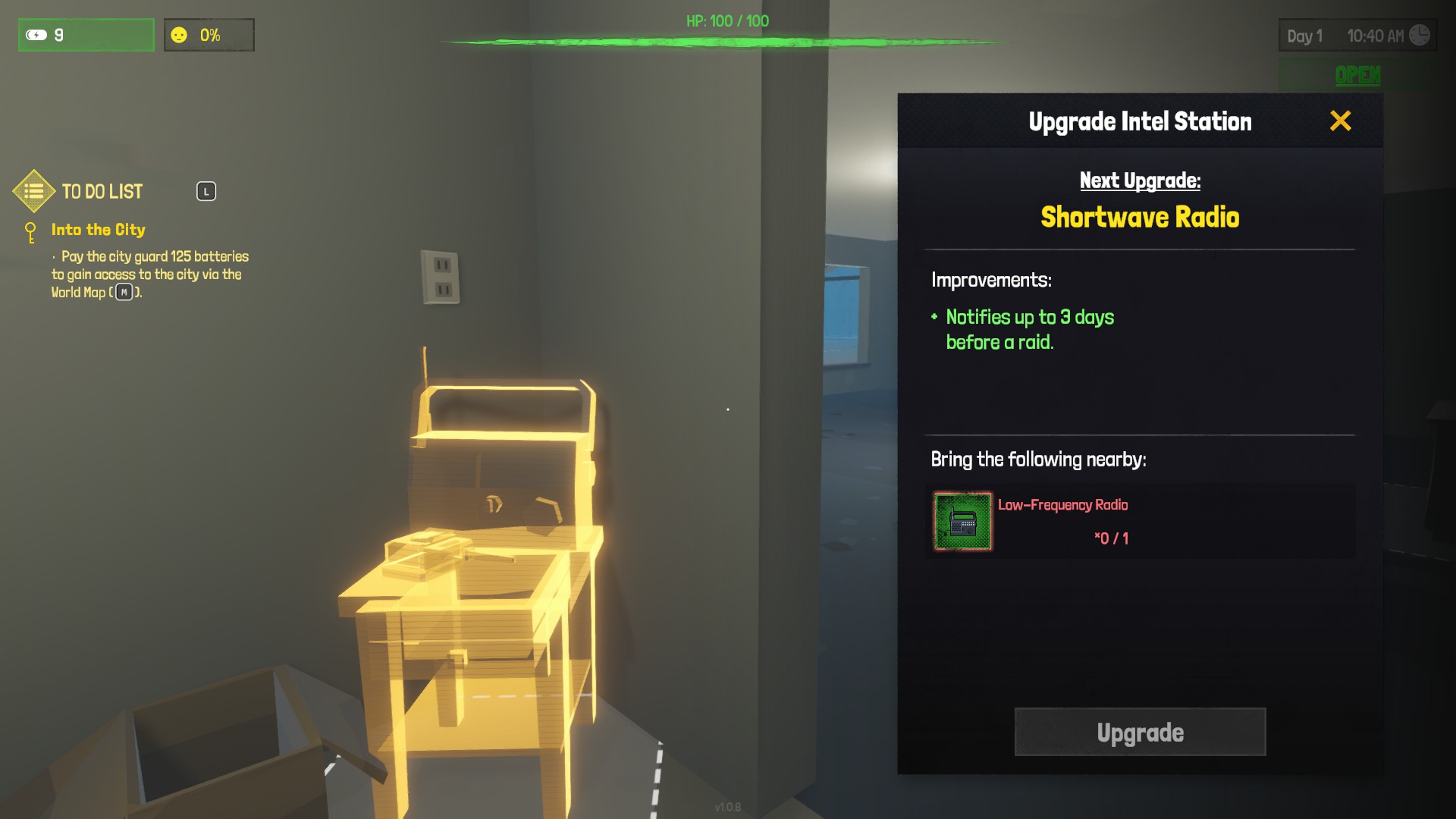This screenshot has width=1456, height=819.
Task: Close the Upgrade Intel Station panel
Action: (x=1340, y=121)
